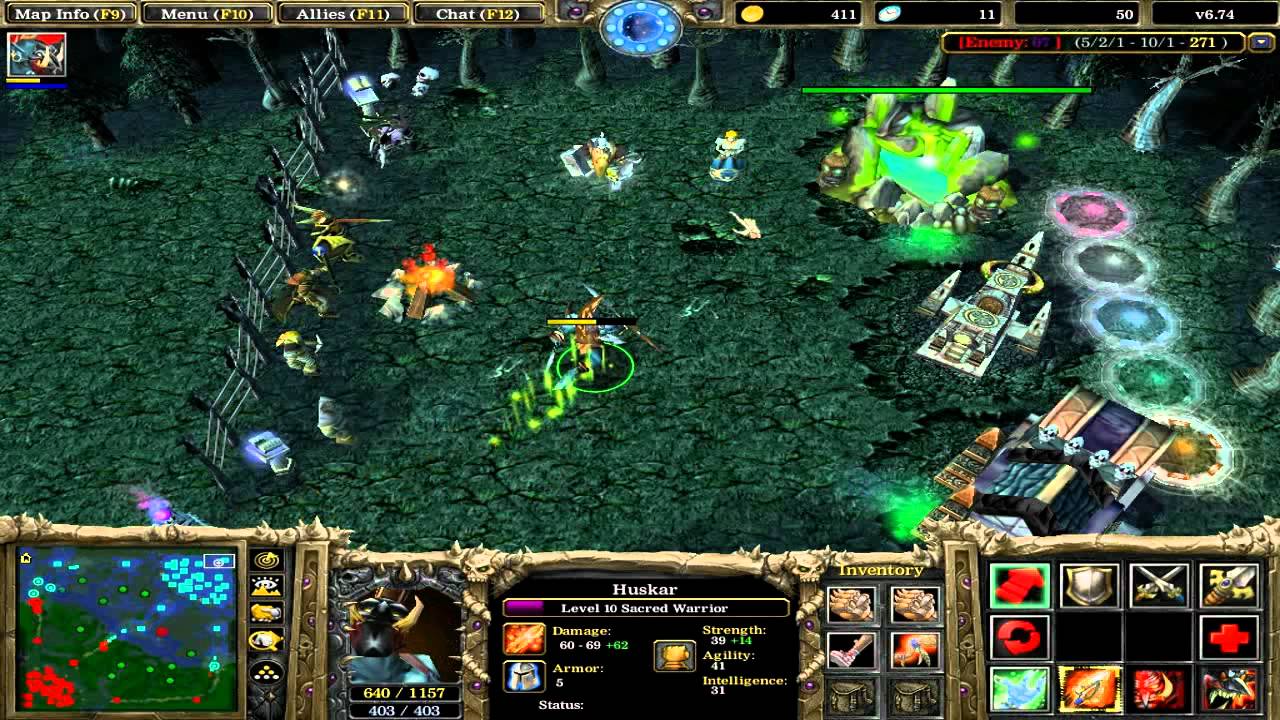
Task: Open the Allies (F11) panel
Action: [341, 14]
